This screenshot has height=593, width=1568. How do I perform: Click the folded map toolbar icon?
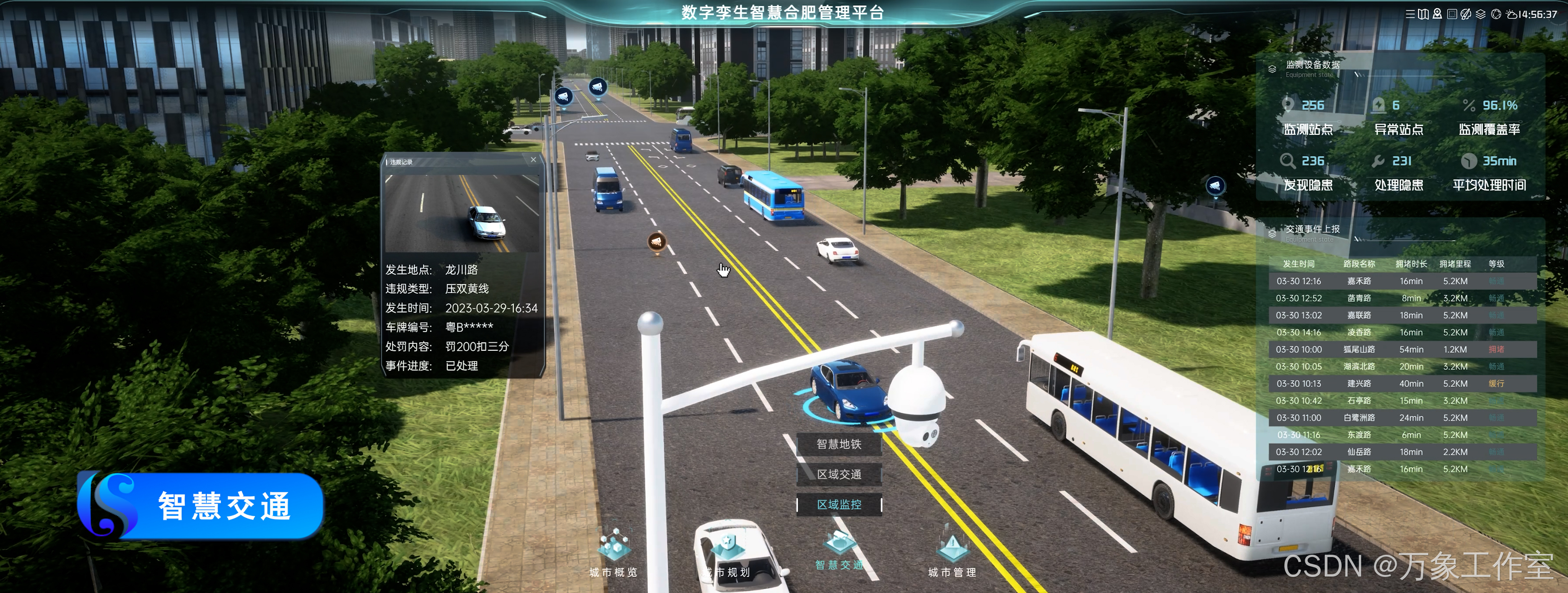click(1423, 14)
